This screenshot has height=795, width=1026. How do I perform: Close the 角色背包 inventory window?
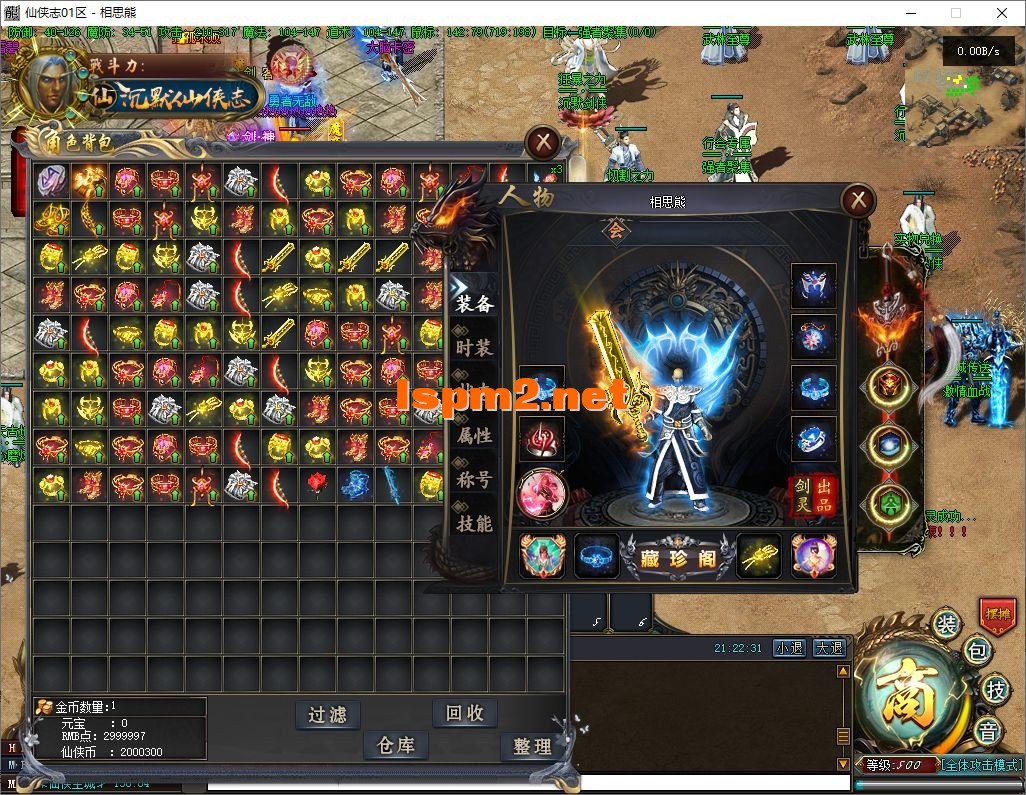tap(543, 142)
